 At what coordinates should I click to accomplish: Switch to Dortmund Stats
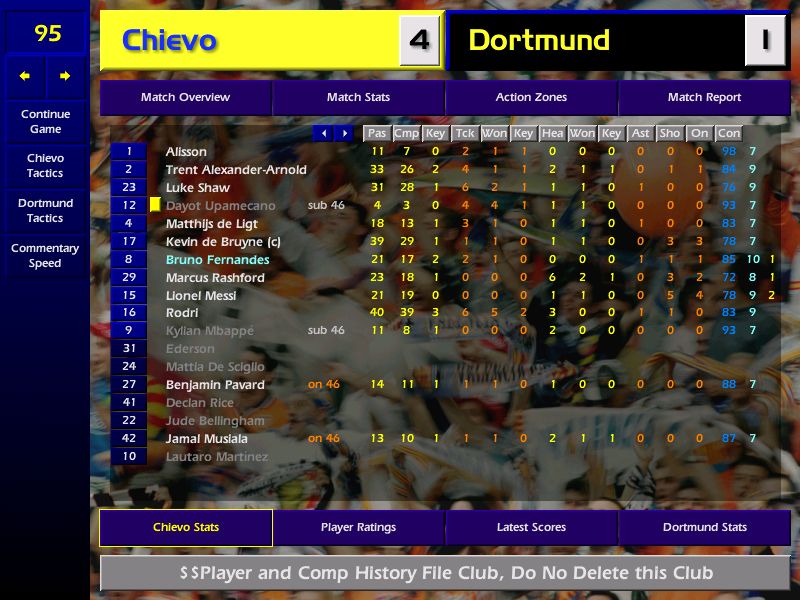point(704,527)
